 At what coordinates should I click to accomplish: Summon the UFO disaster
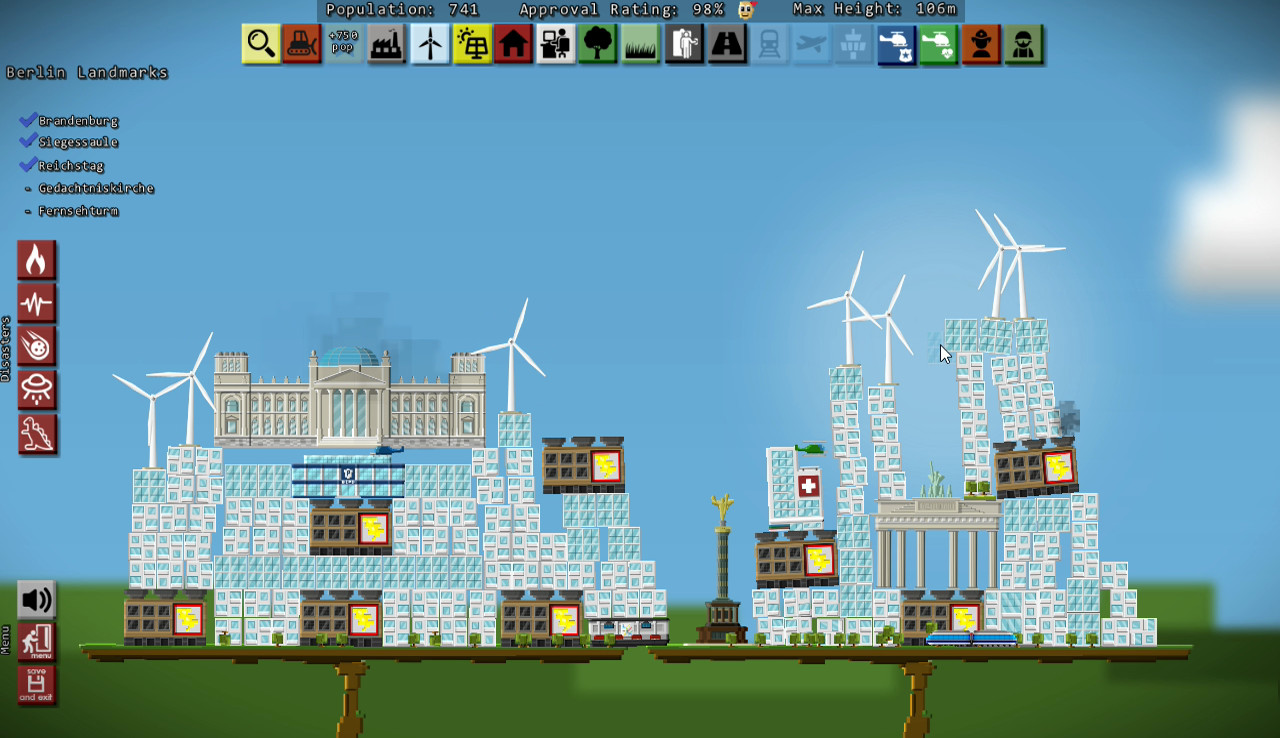[x=37, y=390]
